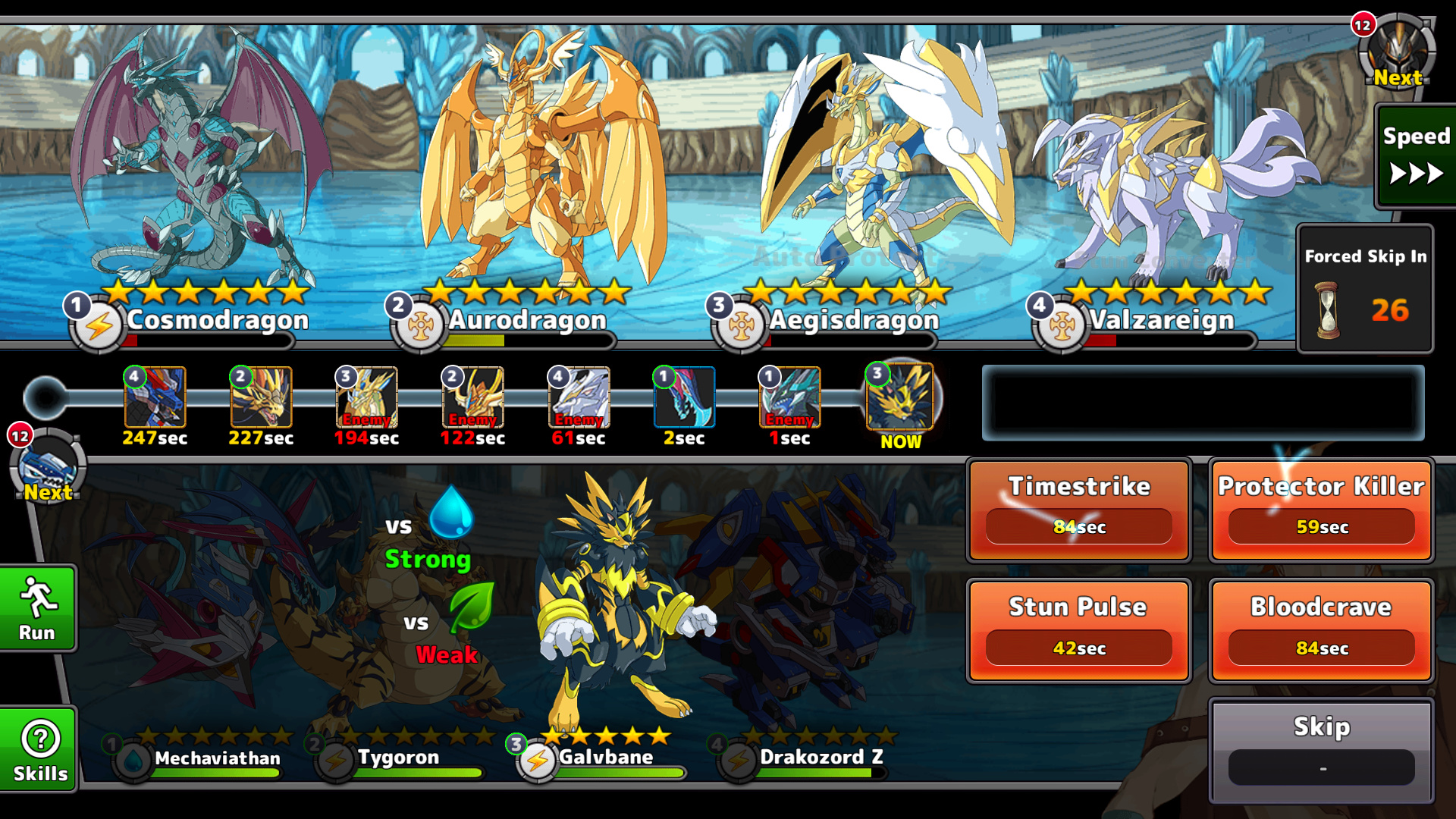Viewport: 1456px width, 819px height.
Task: Inspect the 61sec enemy timeline portrait
Action: click(x=579, y=397)
